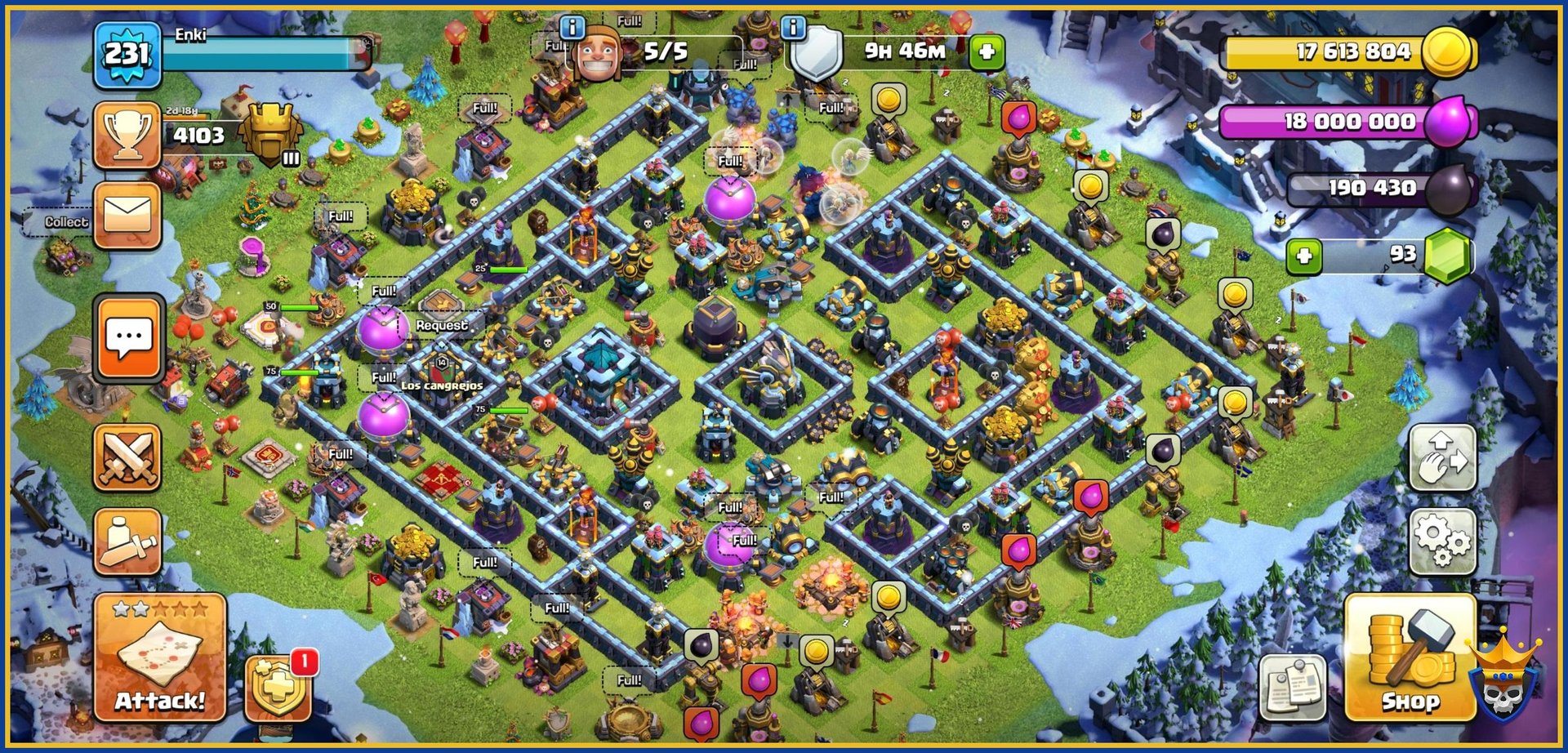The height and width of the screenshot is (753, 1568).
Task: Open the chat speech bubble panel
Action: 129,338
